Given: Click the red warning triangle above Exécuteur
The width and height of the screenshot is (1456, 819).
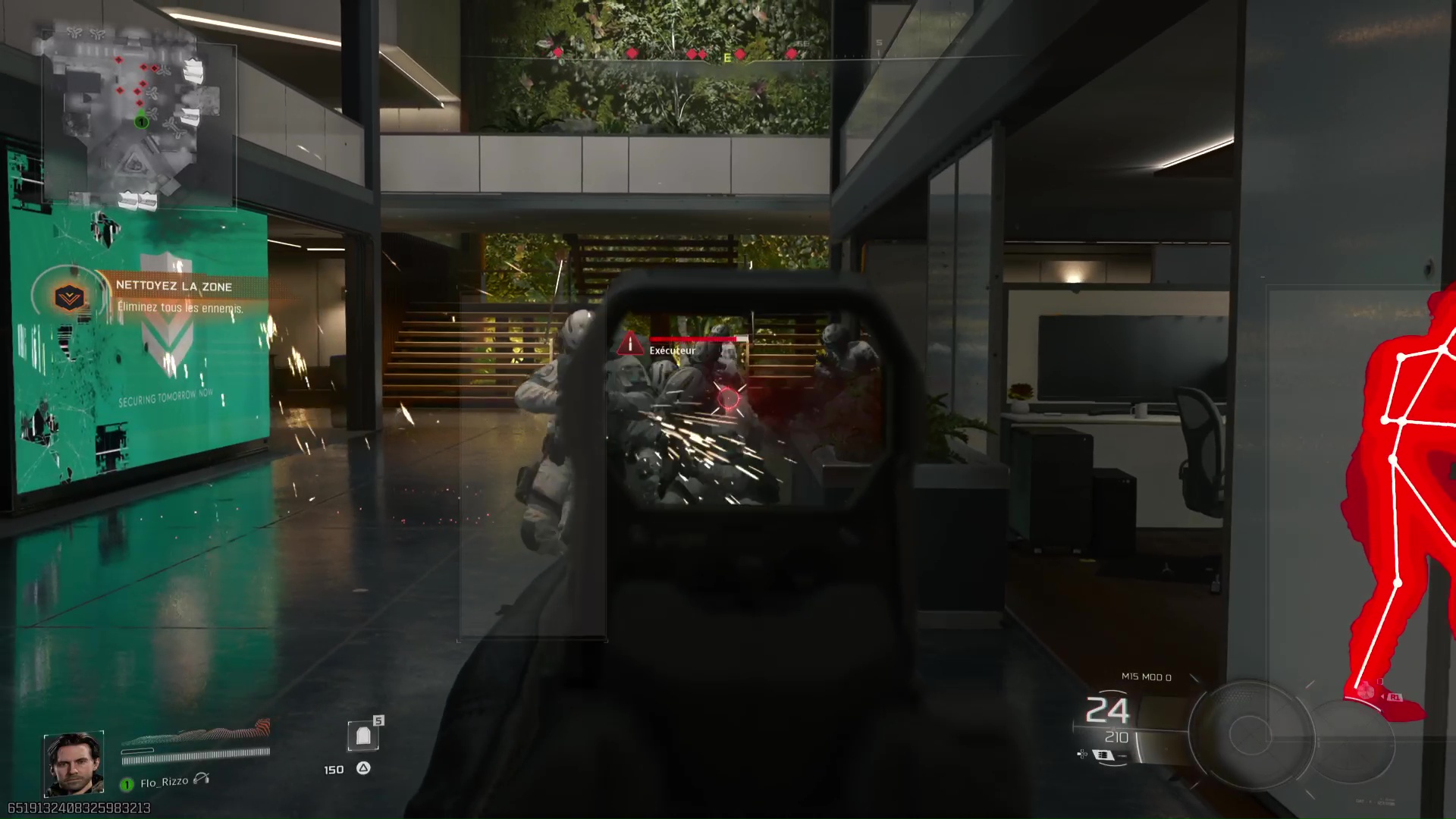Looking at the screenshot, I should tap(630, 344).
